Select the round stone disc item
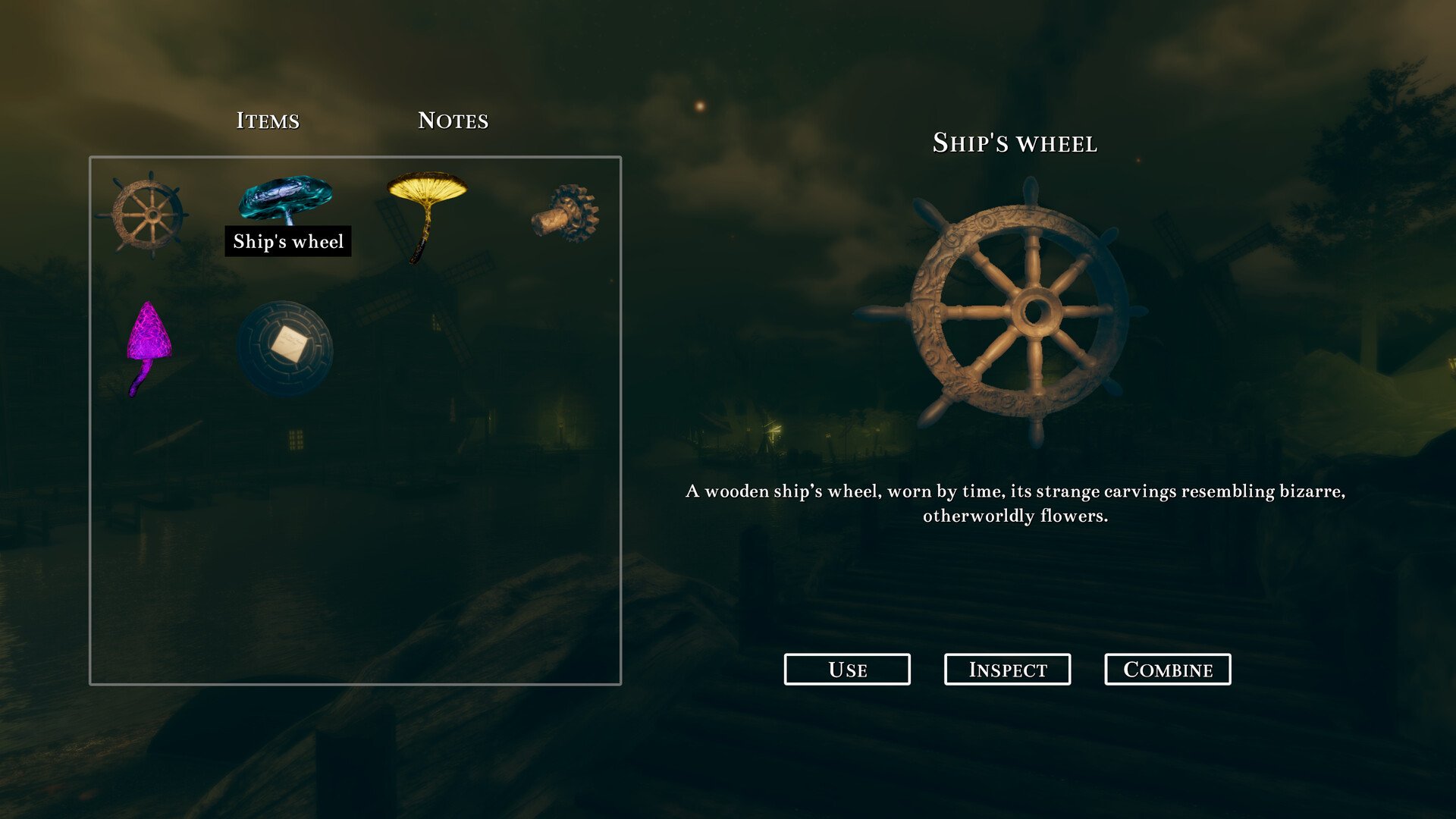This screenshot has width=1456, height=819. click(x=285, y=348)
